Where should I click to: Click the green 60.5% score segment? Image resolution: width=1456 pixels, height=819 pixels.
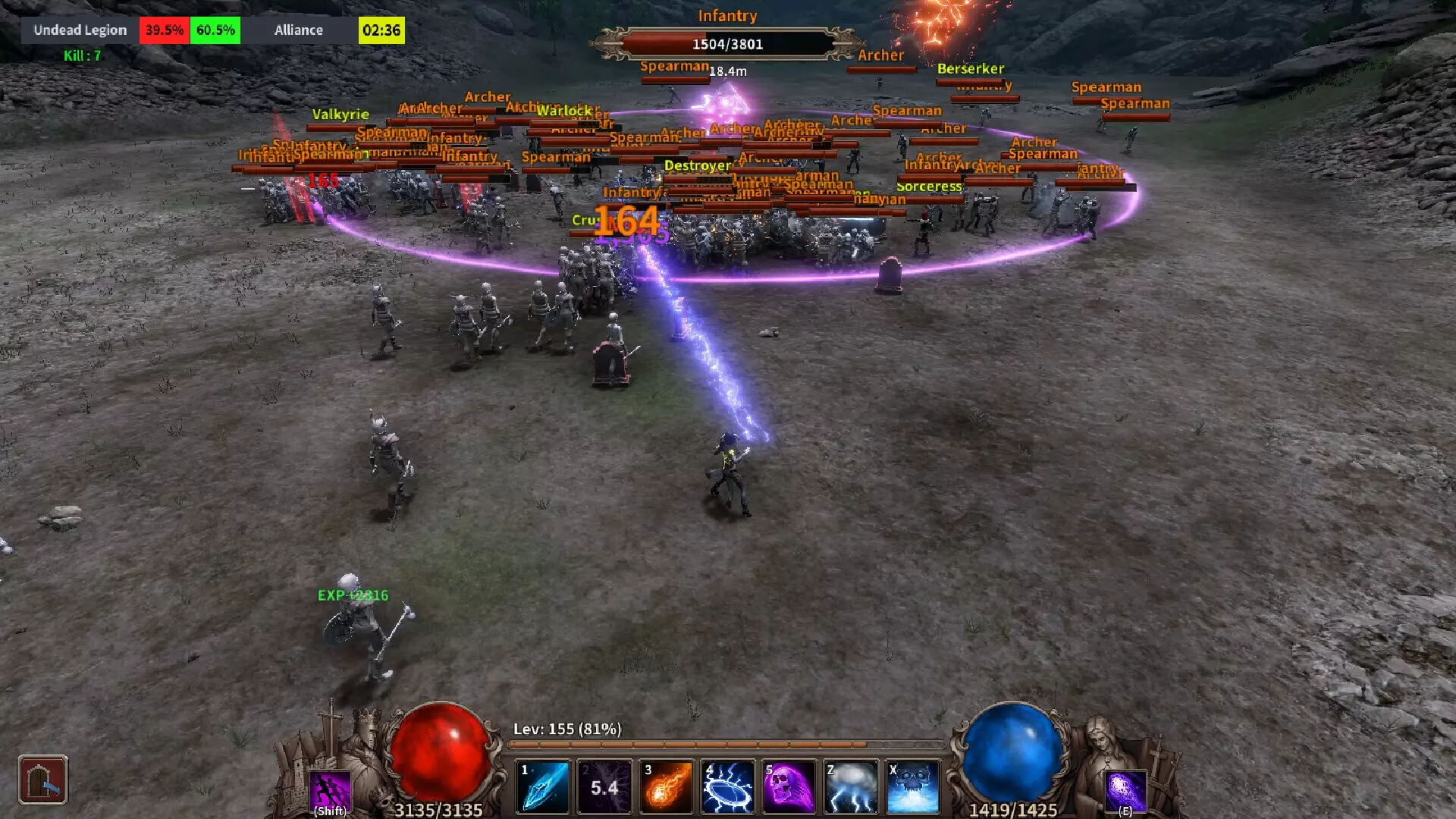(x=215, y=30)
